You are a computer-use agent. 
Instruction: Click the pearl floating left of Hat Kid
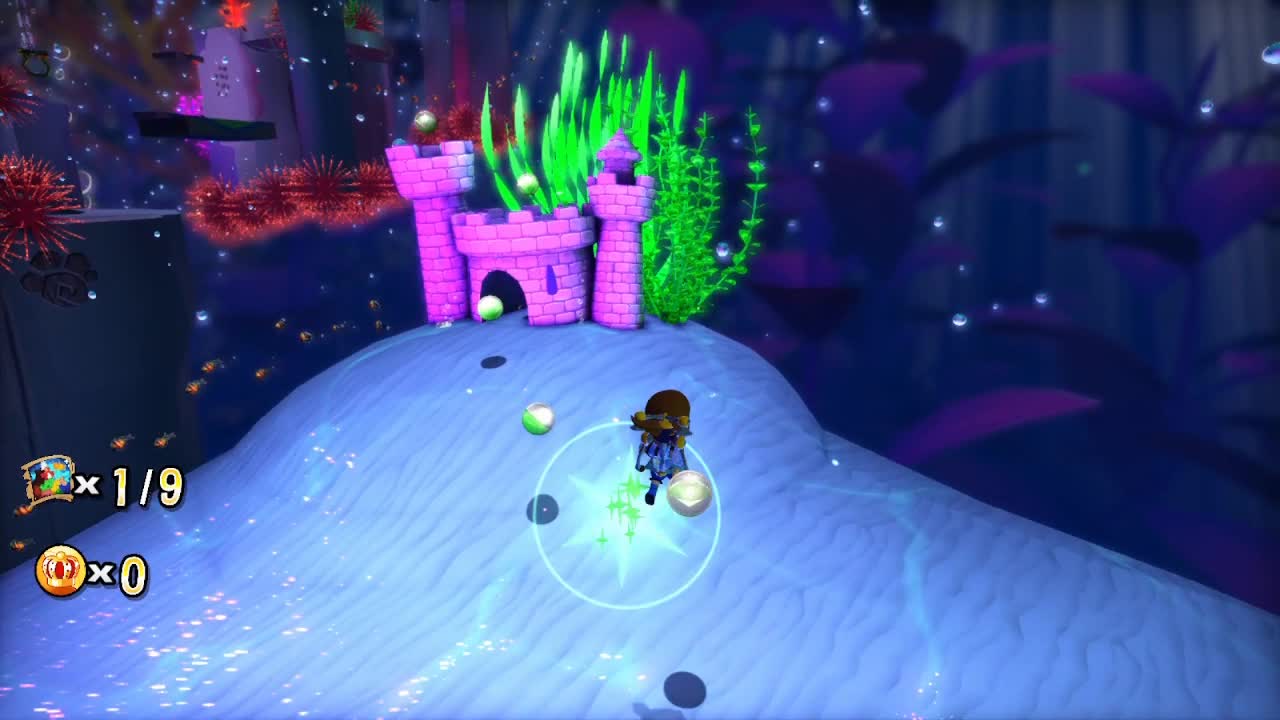[x=538, y=418]
